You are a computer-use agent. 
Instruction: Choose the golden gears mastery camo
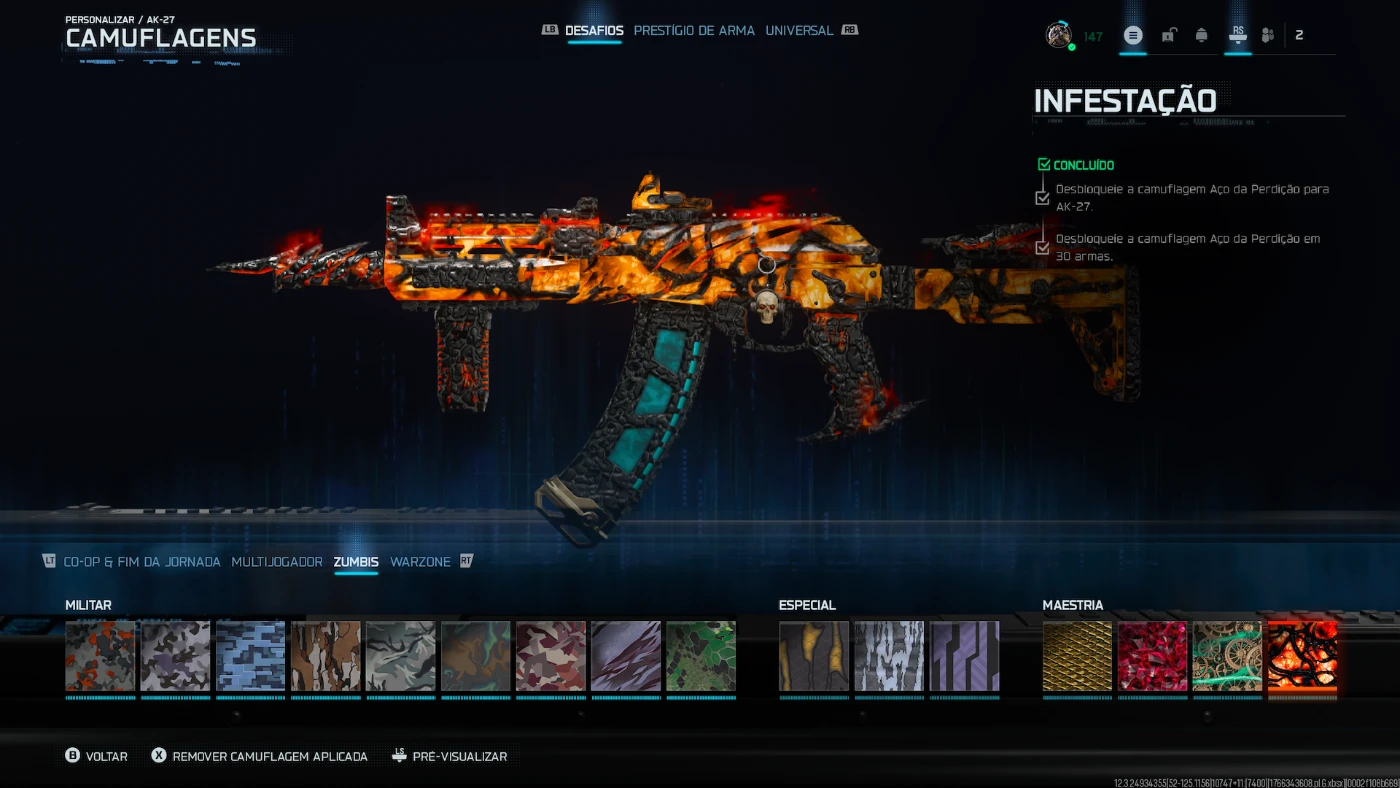click(1227, 656)
